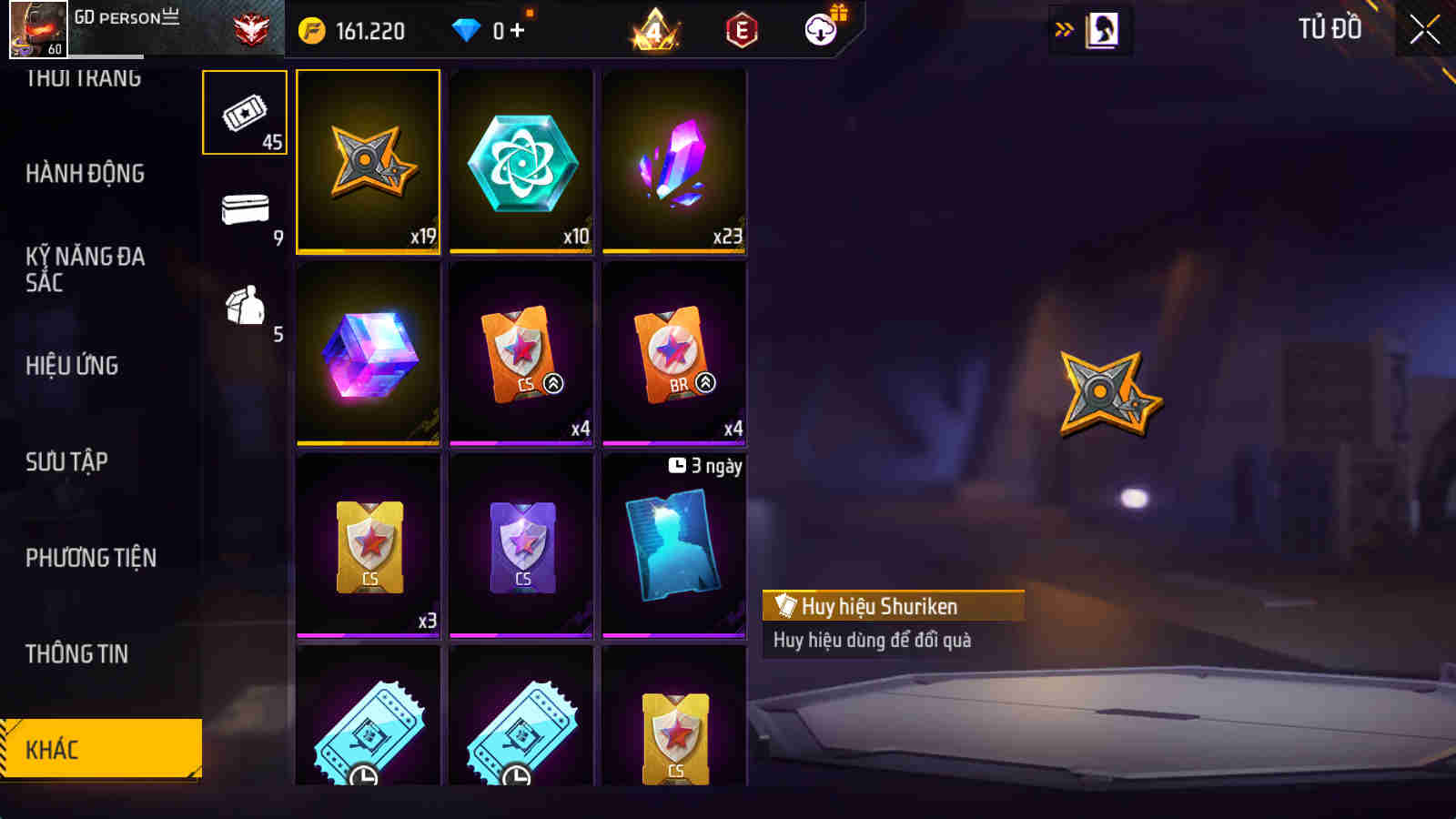Select the yellow CS card item (x3)

(368, 541)
